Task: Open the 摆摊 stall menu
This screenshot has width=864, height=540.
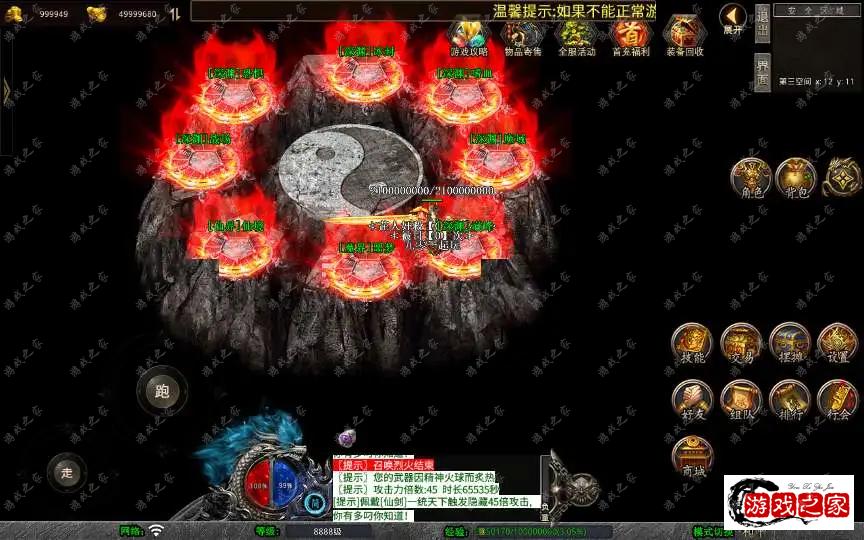Action: 789,343
